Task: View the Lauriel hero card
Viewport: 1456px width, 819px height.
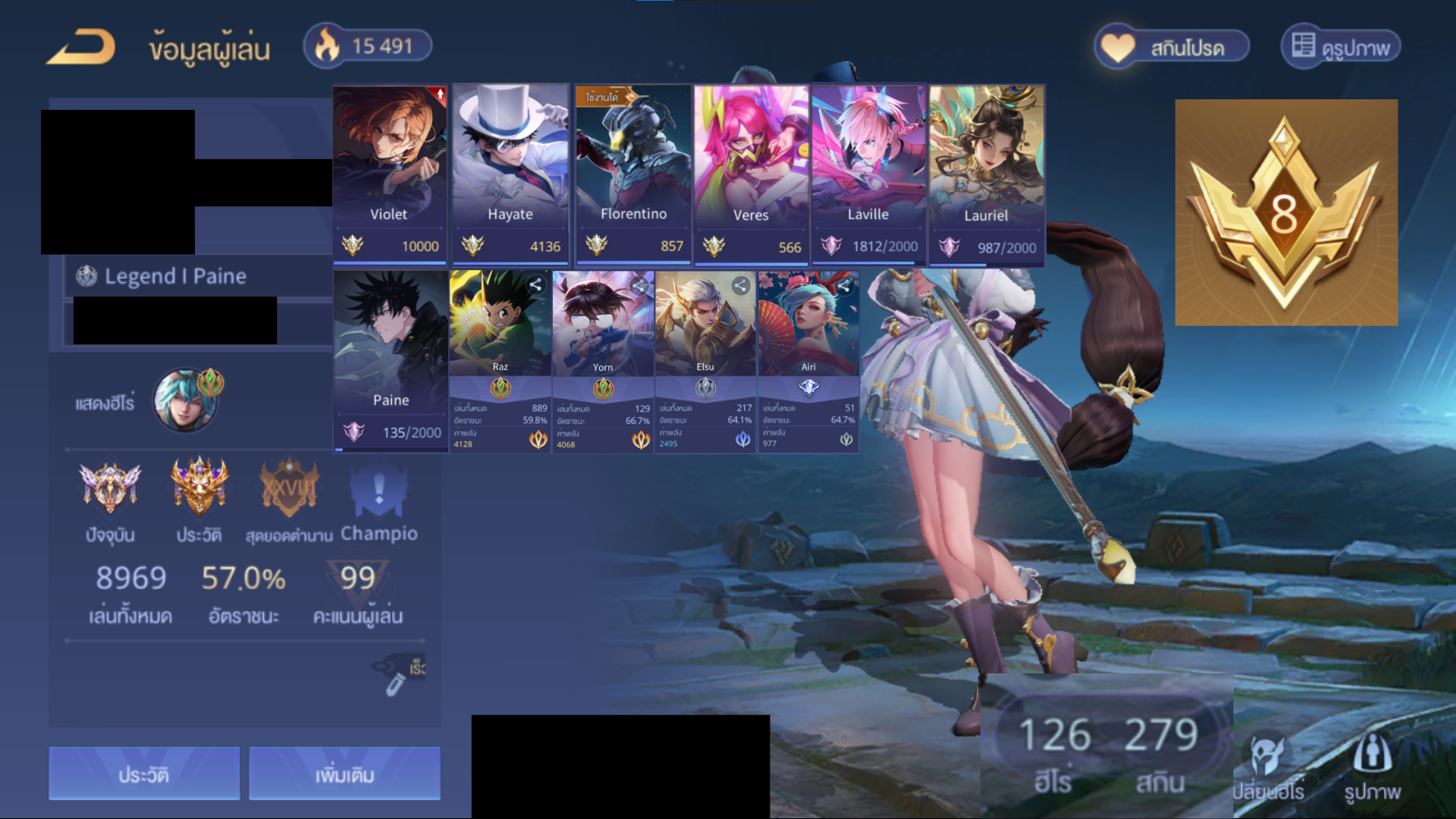Action: click(x=986, y=174)
